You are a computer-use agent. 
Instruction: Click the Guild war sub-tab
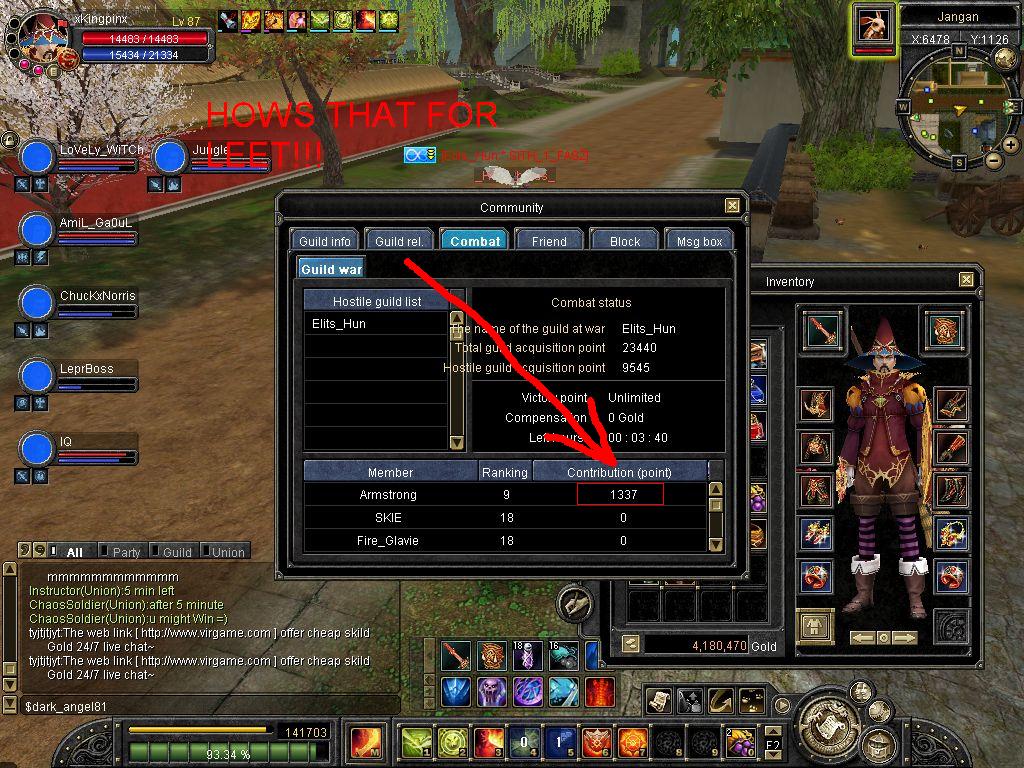(x=331, y=269)
